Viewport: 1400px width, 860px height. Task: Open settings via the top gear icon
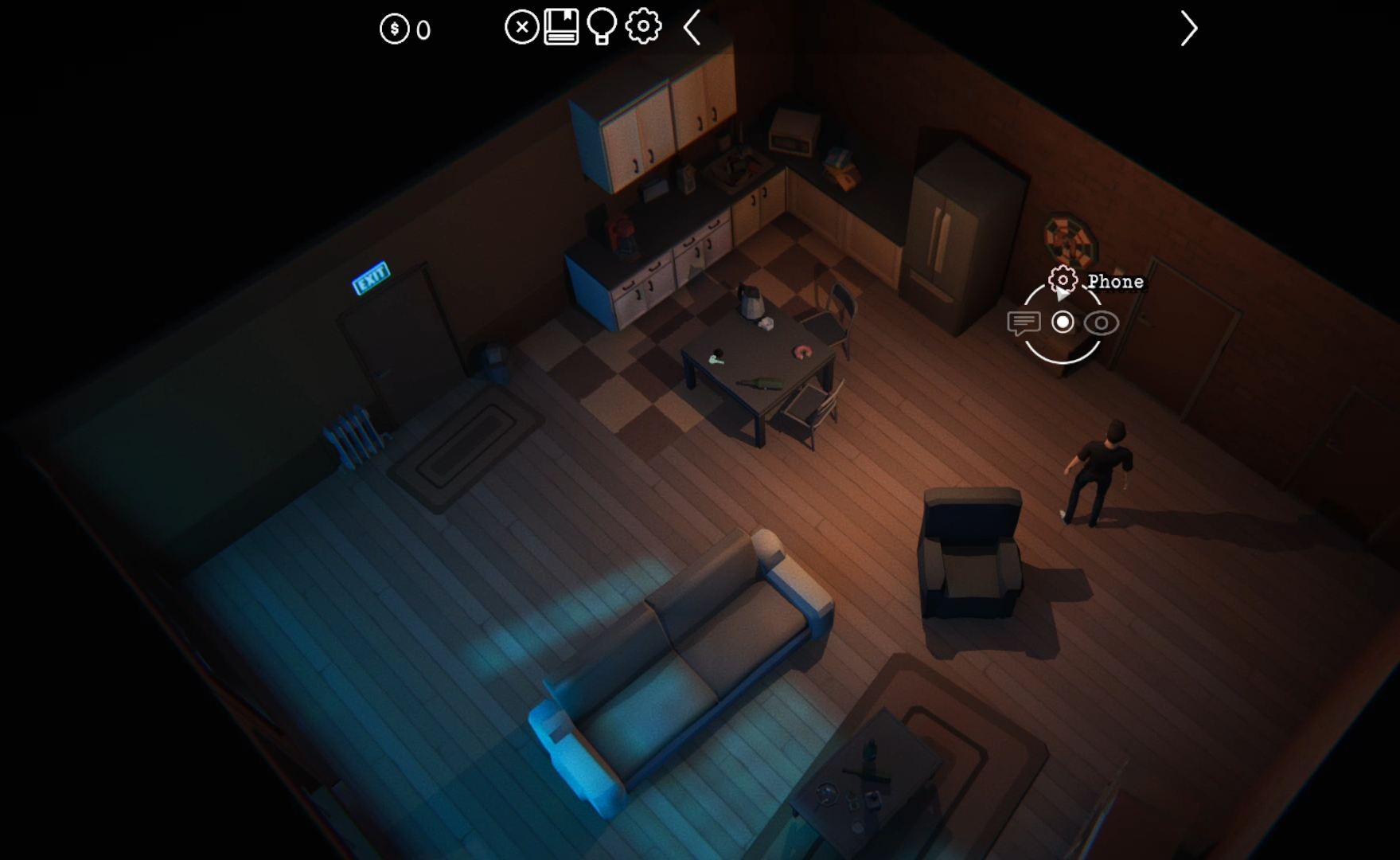pyautogui.click(x=643, y=27)
